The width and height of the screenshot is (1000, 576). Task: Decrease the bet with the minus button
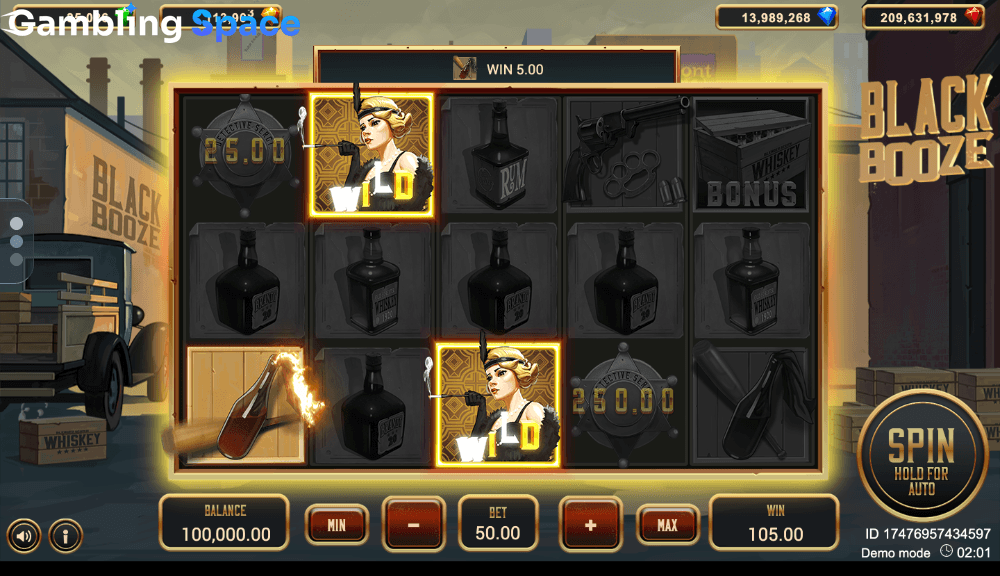tap(413, 524)
